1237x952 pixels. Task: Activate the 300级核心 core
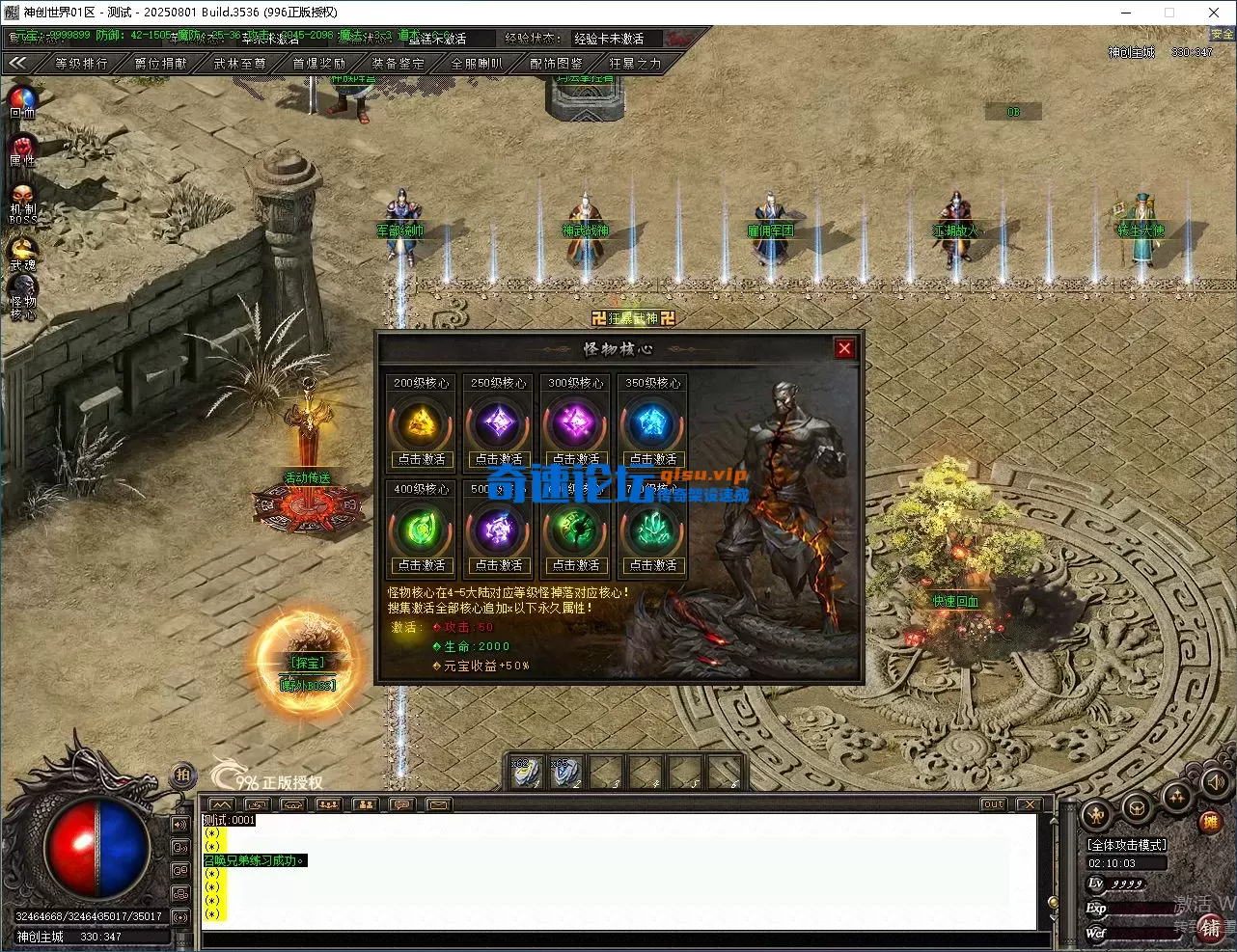click(x=576, y=459)
